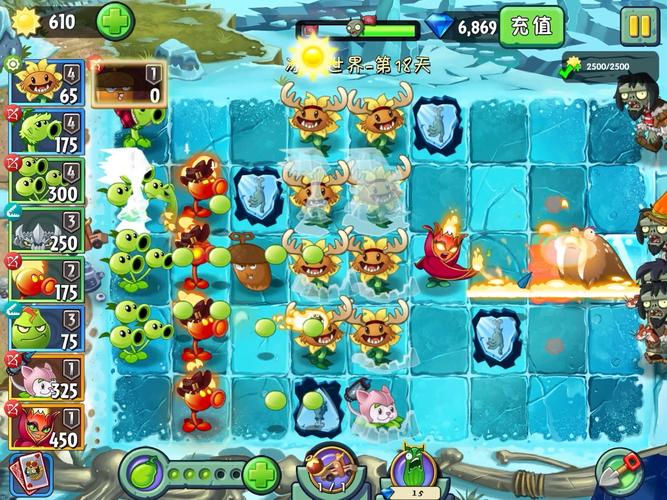Activate the green cucumber power-up

(x=412, y=470)
